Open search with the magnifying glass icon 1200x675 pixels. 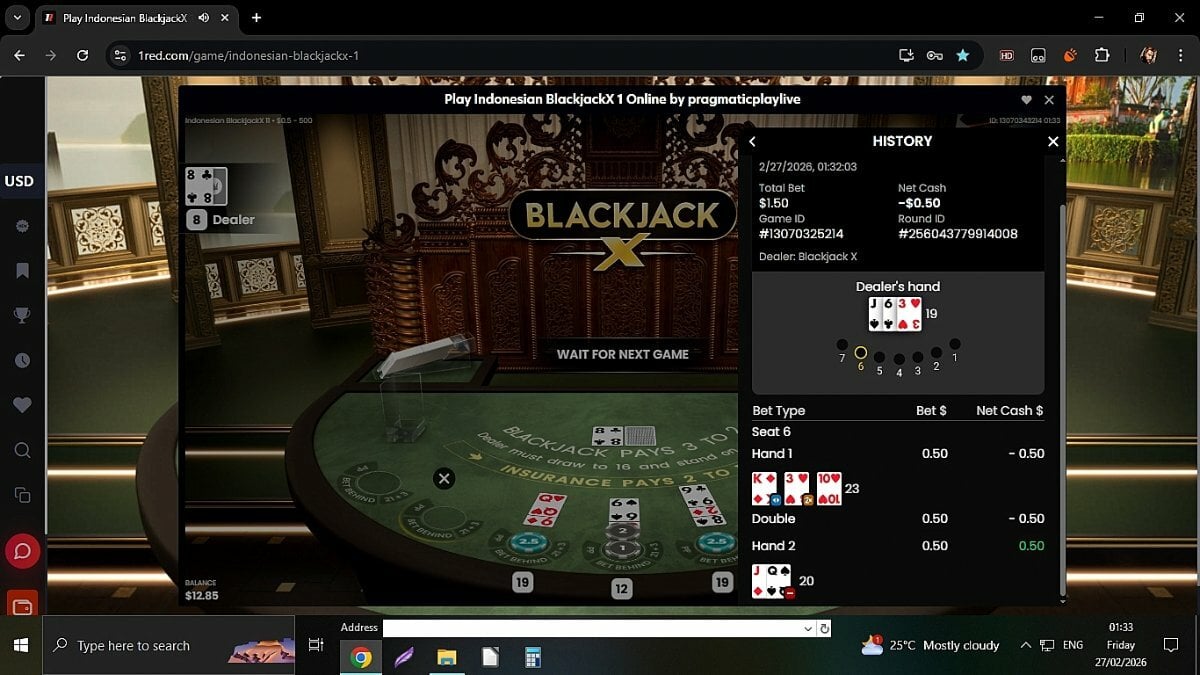pyautogui.click(x=22, y=451)
